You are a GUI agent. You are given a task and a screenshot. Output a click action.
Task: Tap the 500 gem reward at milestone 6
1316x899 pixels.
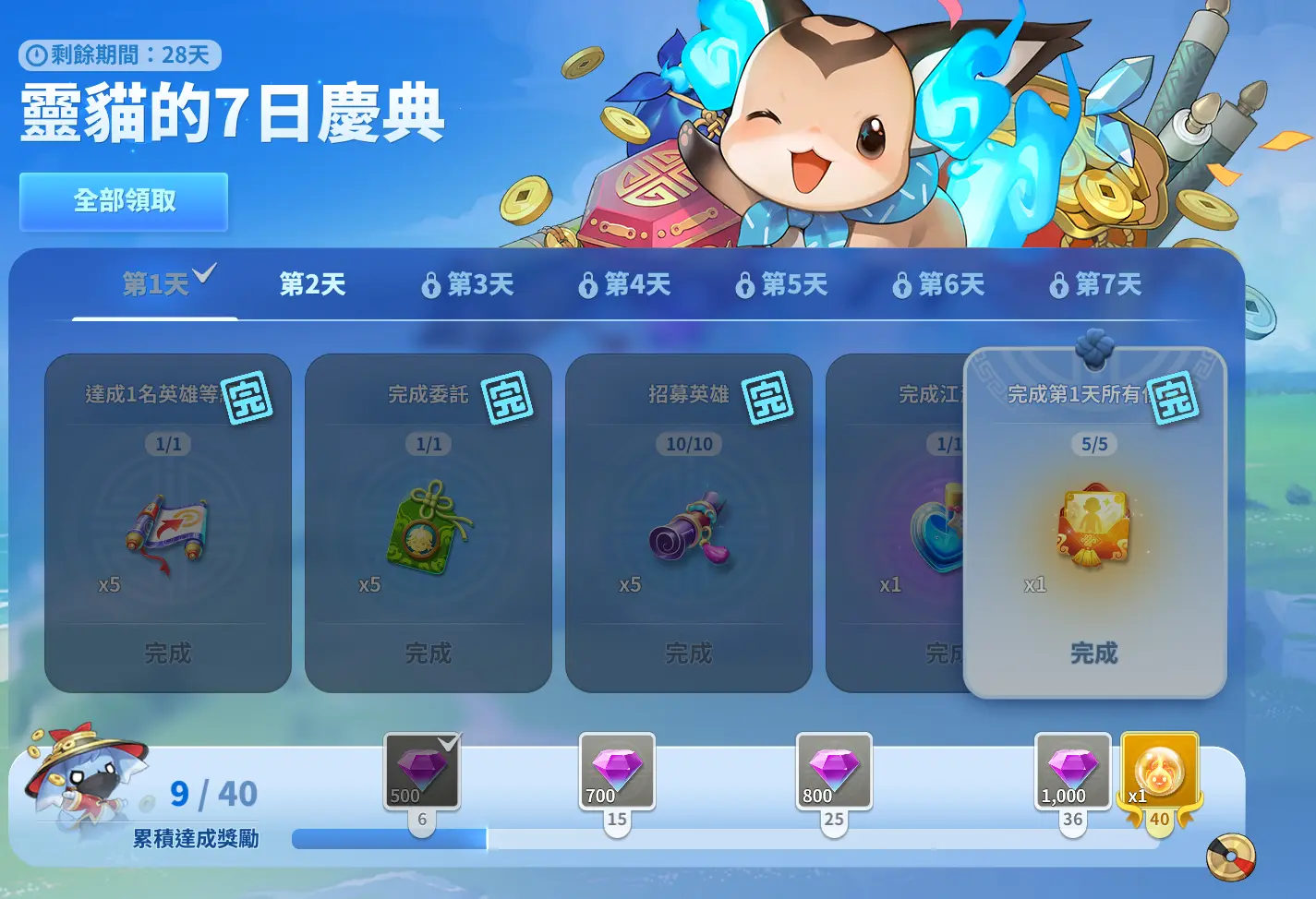422,772
